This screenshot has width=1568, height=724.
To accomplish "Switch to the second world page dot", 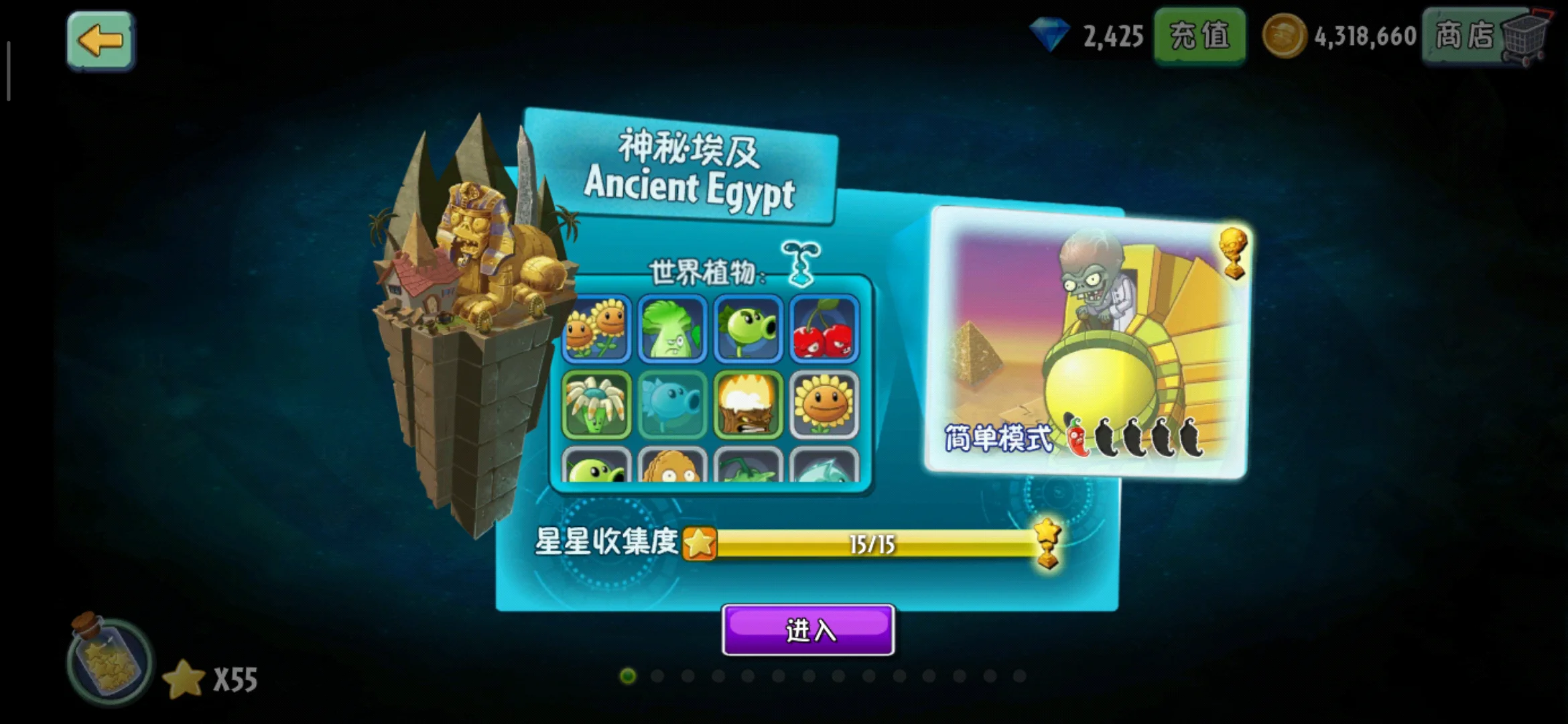I will point(657,676).
